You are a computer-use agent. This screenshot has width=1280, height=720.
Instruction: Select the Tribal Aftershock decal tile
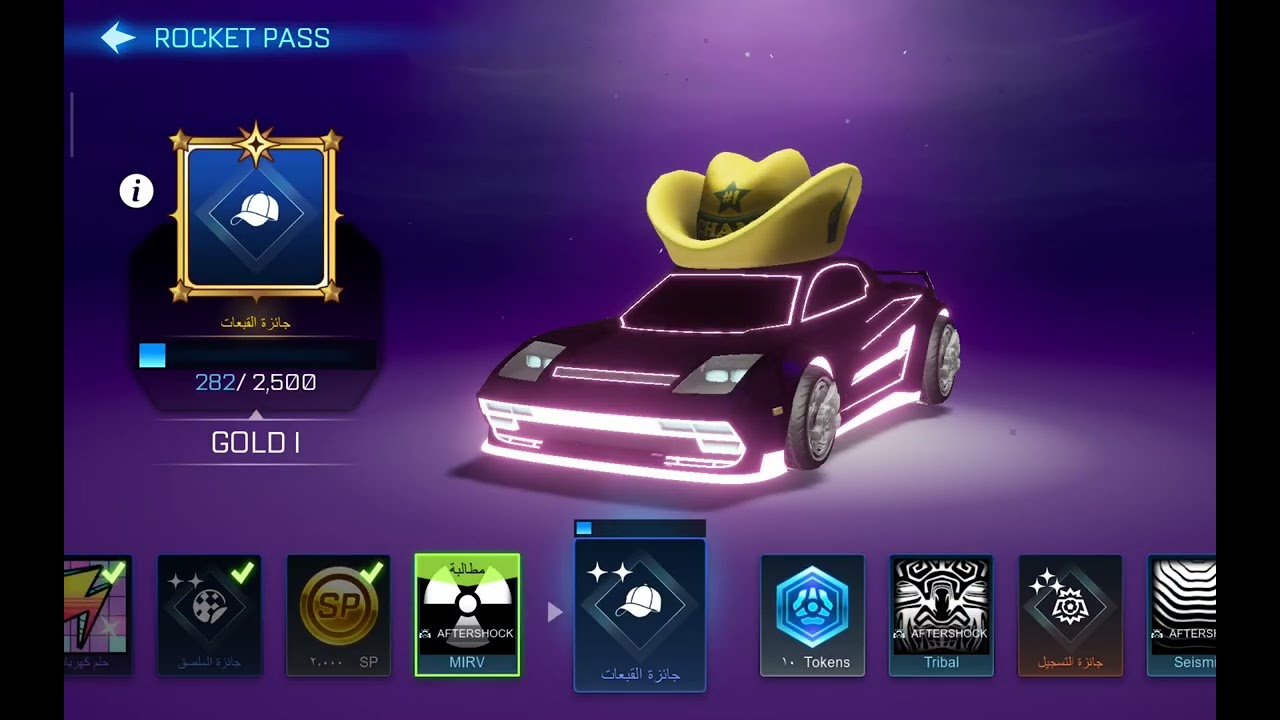[x=941, y=614]
